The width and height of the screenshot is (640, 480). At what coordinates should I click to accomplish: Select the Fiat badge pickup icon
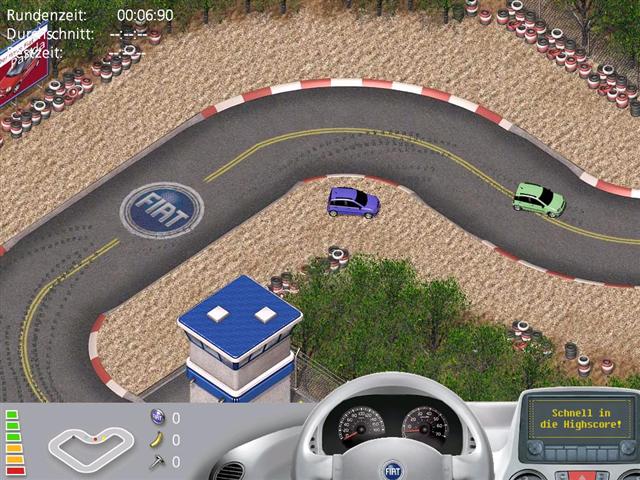pyautogui.click(x=157, y=417)
